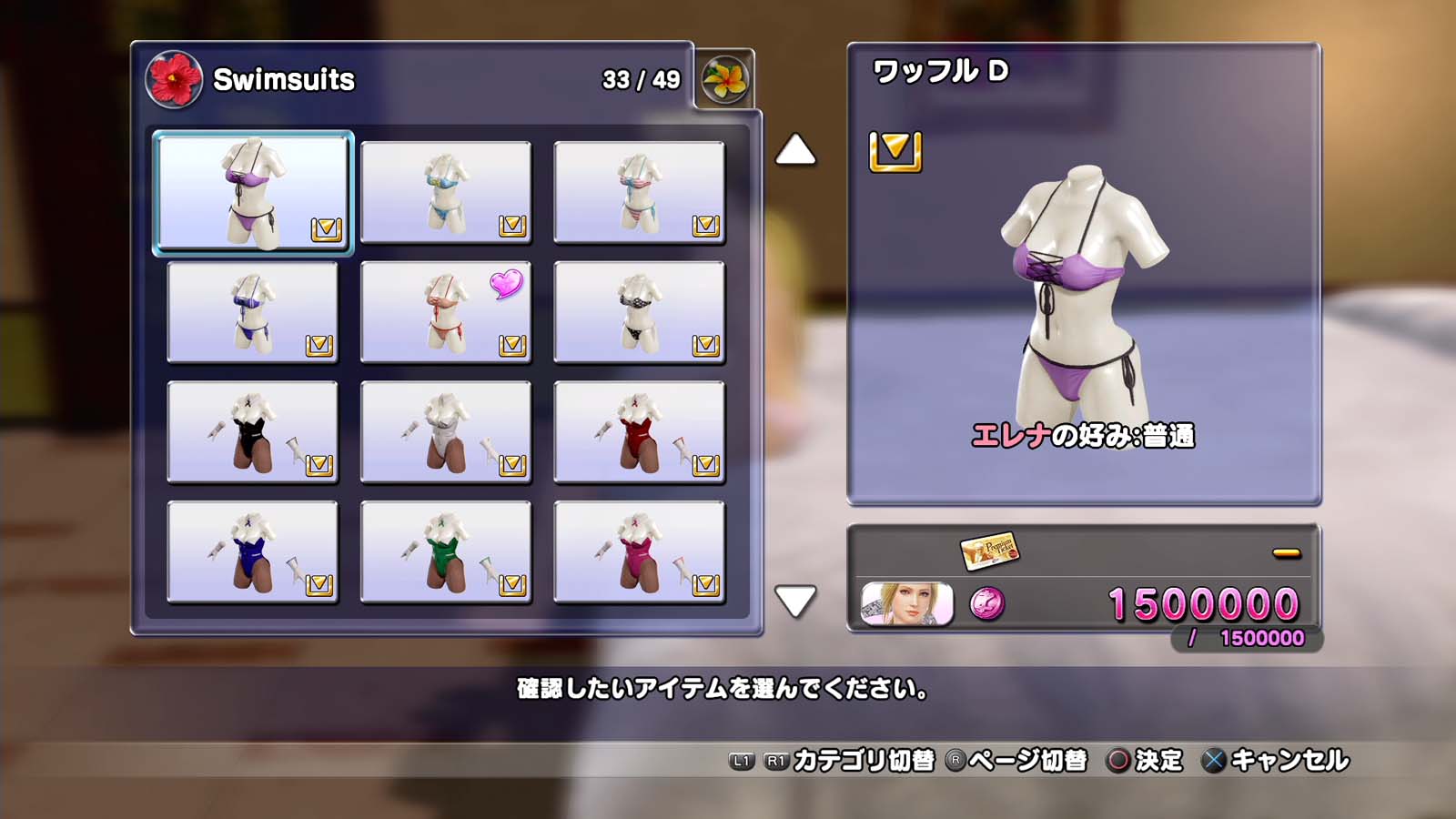The width and height of the screenshot is (1456, 819).
Task: Choose the light blue bikini swimsuit
Action: 446,192
